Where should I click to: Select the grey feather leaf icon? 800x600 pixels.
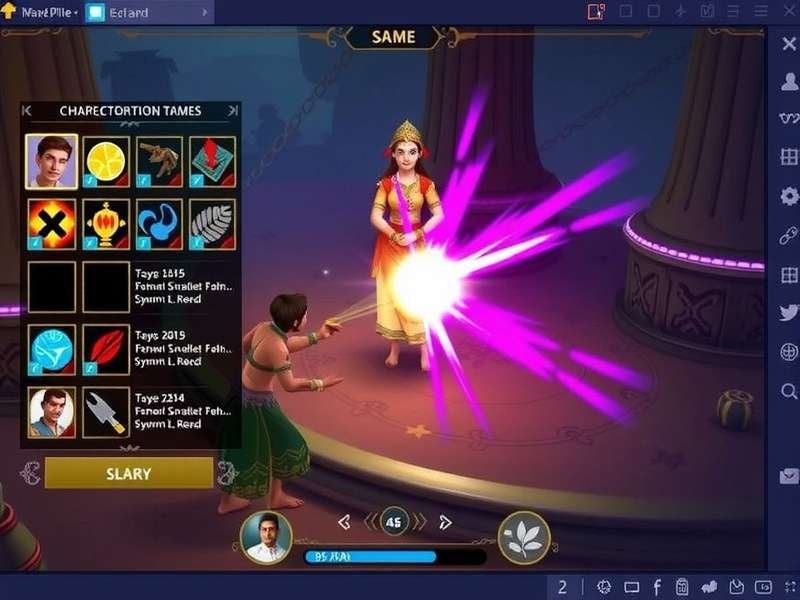point(212,225)
